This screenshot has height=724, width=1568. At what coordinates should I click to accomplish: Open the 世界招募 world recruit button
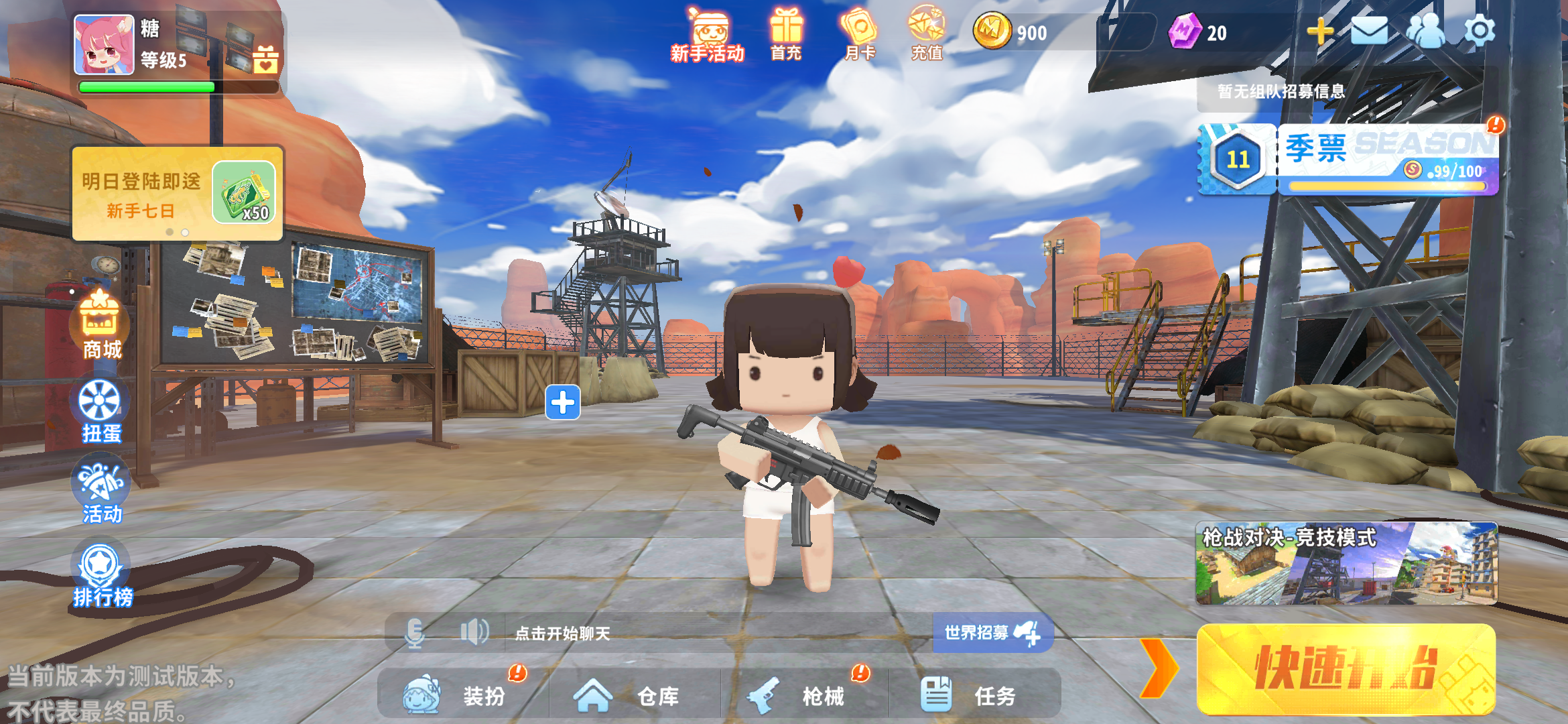[992, 633]
